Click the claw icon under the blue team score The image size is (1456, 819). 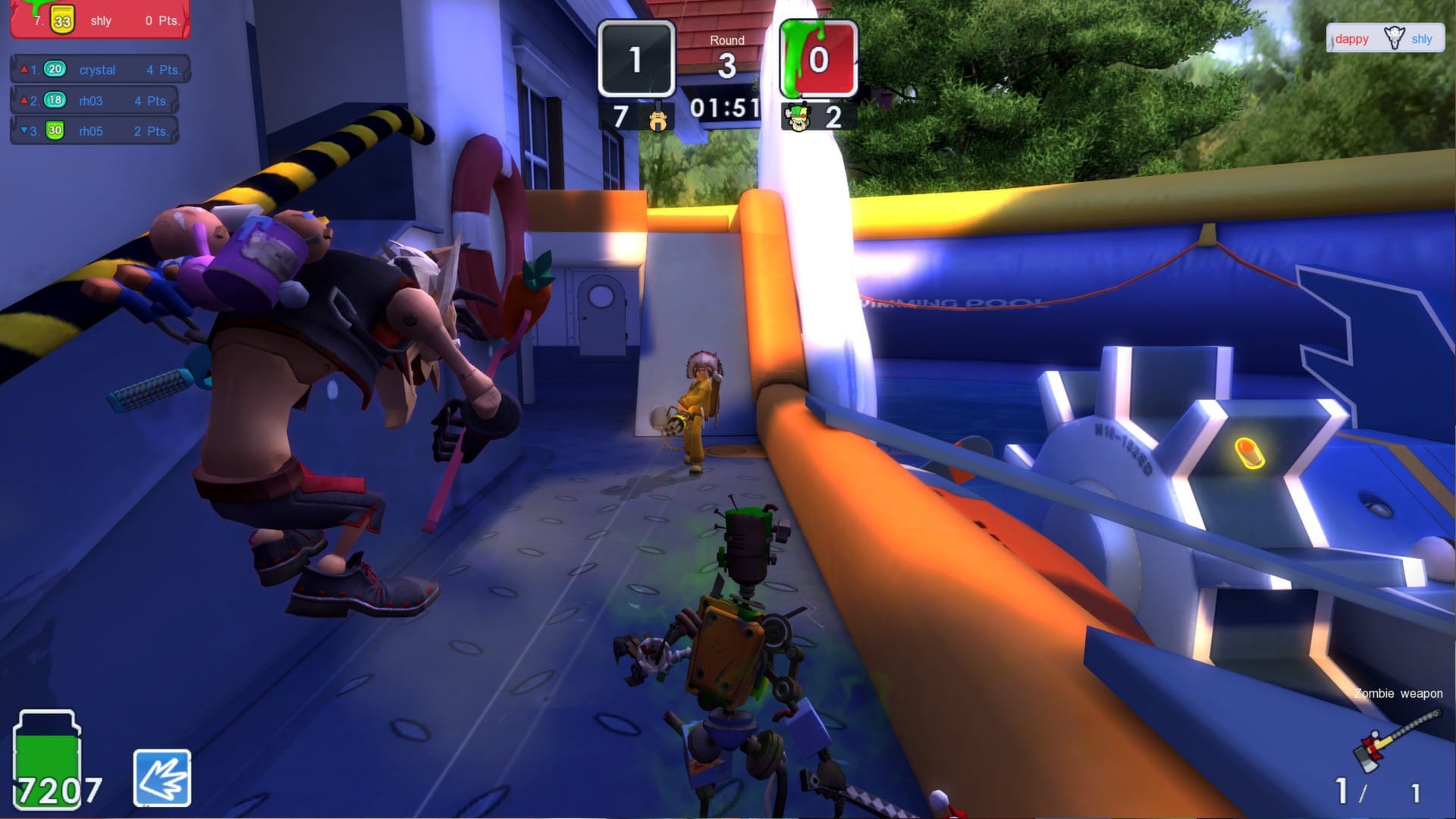[657, 120]
